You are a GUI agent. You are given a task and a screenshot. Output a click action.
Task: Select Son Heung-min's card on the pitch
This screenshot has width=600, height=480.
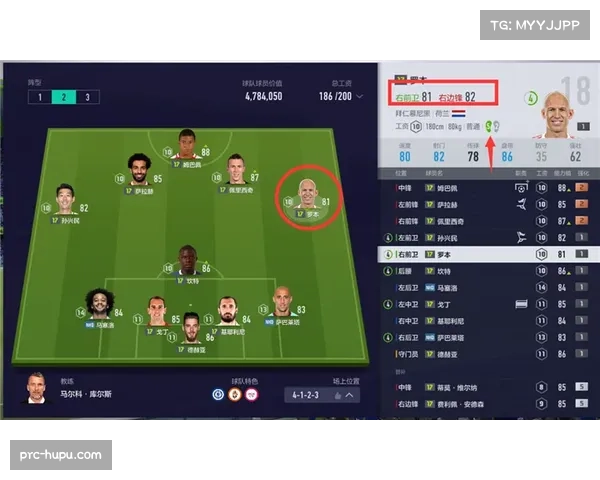pos(66,198)
